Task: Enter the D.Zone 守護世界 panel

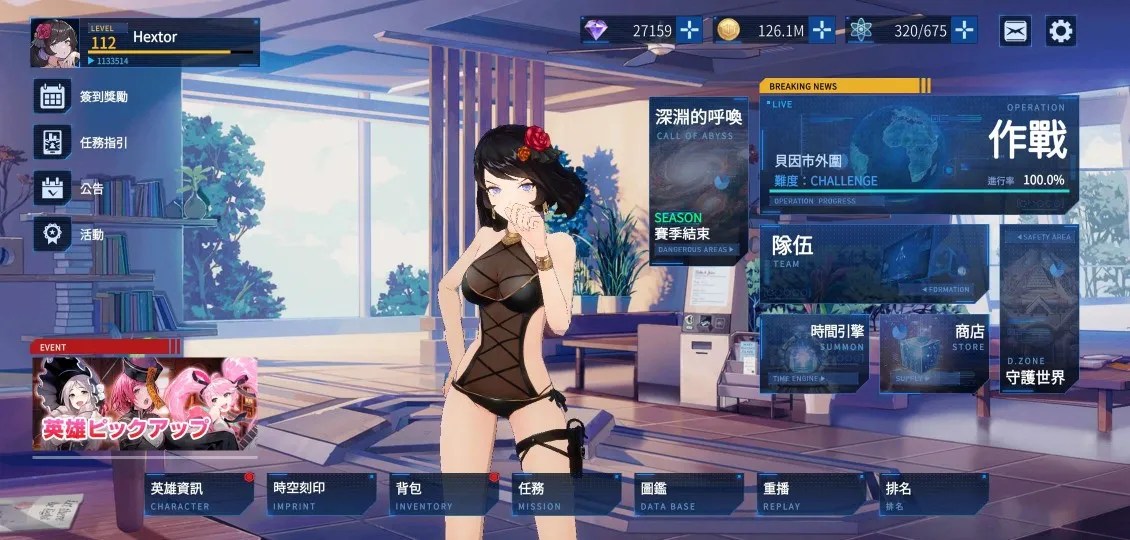Action: point(1038,310)
